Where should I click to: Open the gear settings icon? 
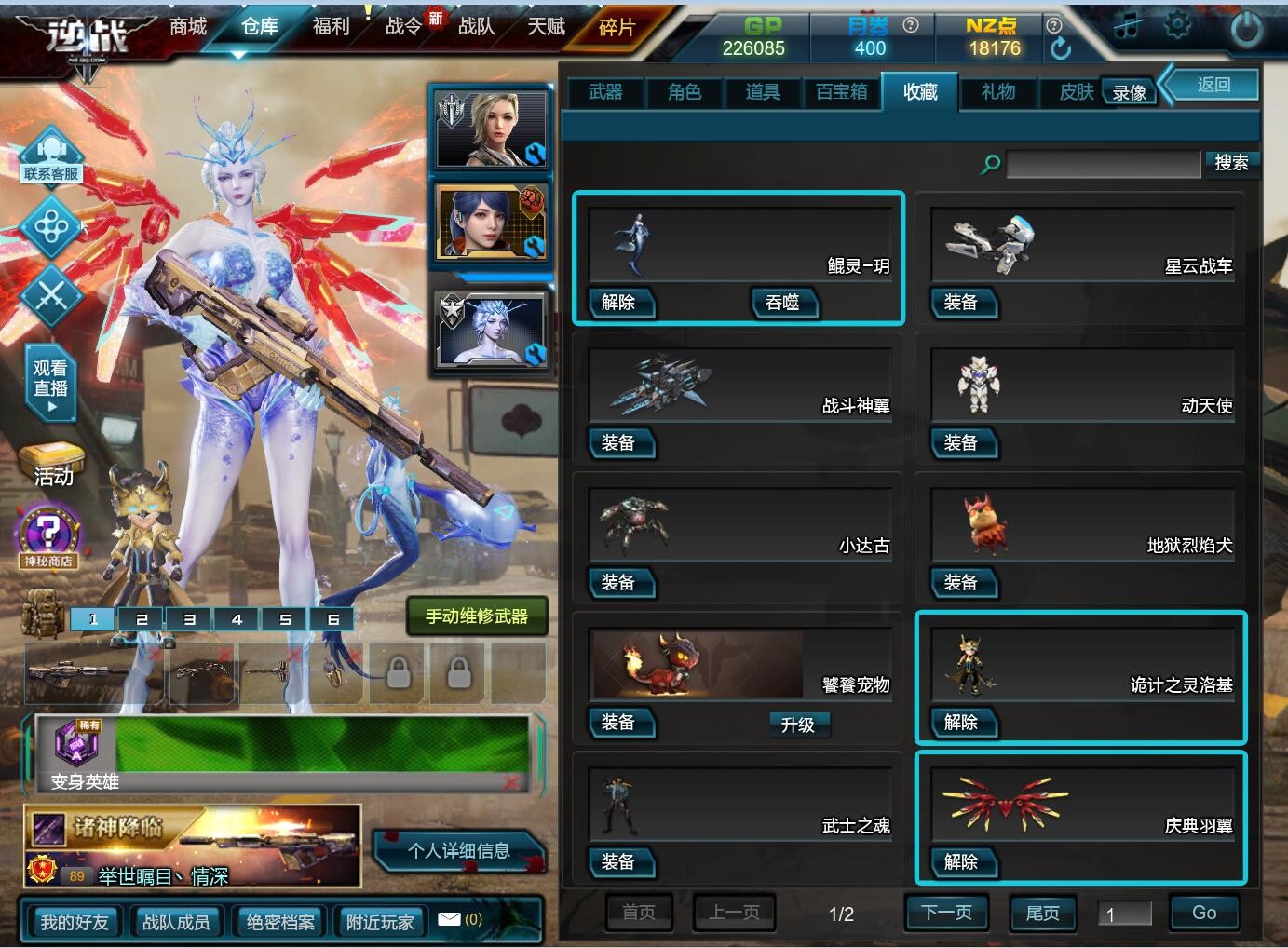pyautogui.click(x=1178, y=26)
